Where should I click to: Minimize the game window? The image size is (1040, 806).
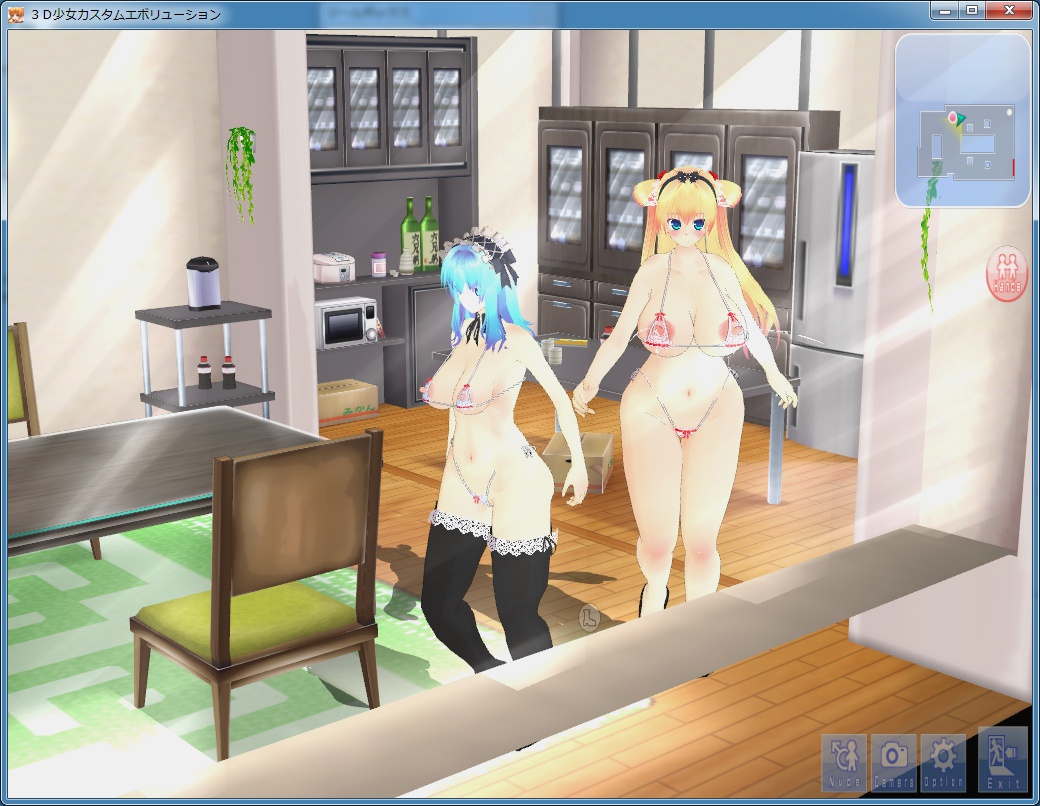coord(944,10)
